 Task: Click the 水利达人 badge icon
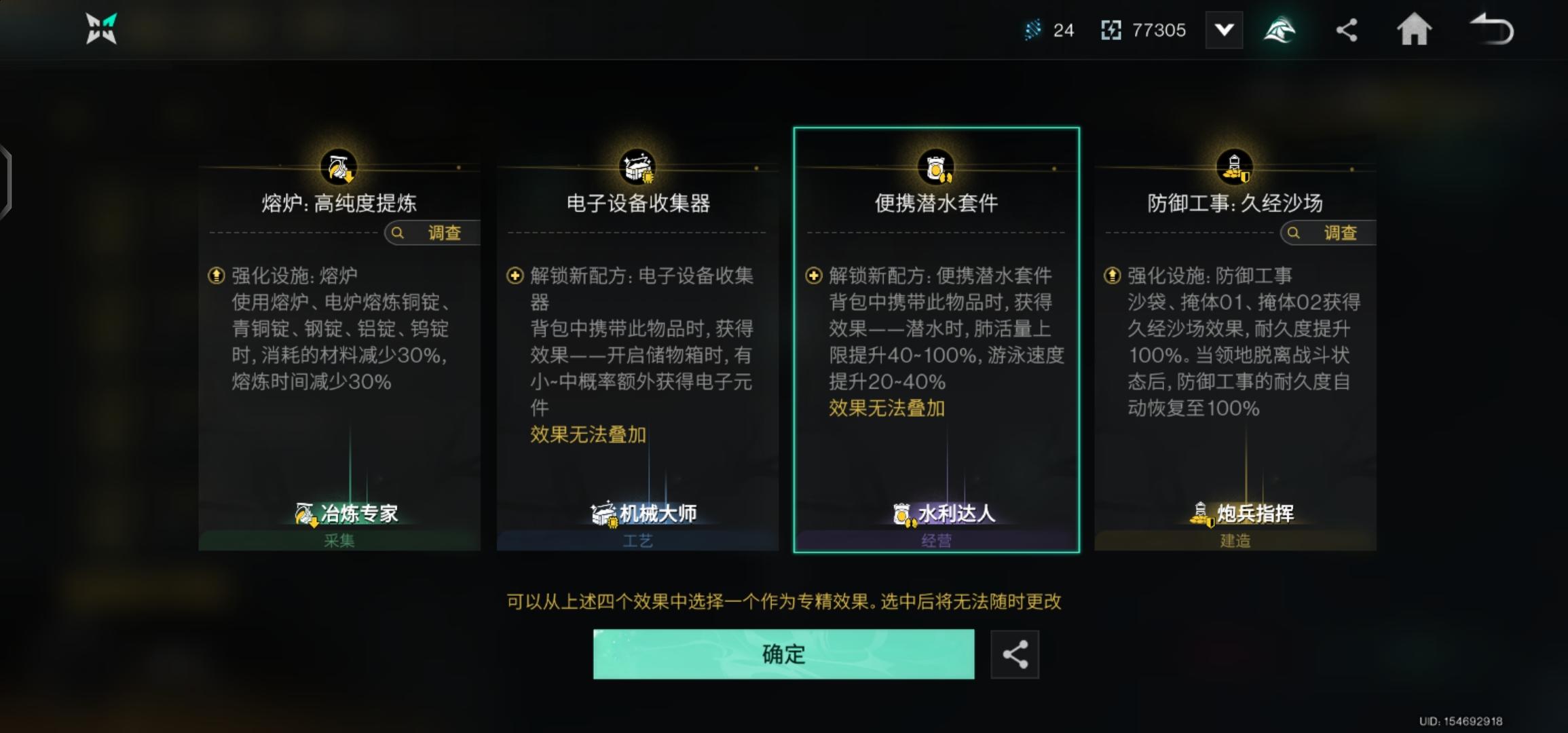click(x=901, y=514)
